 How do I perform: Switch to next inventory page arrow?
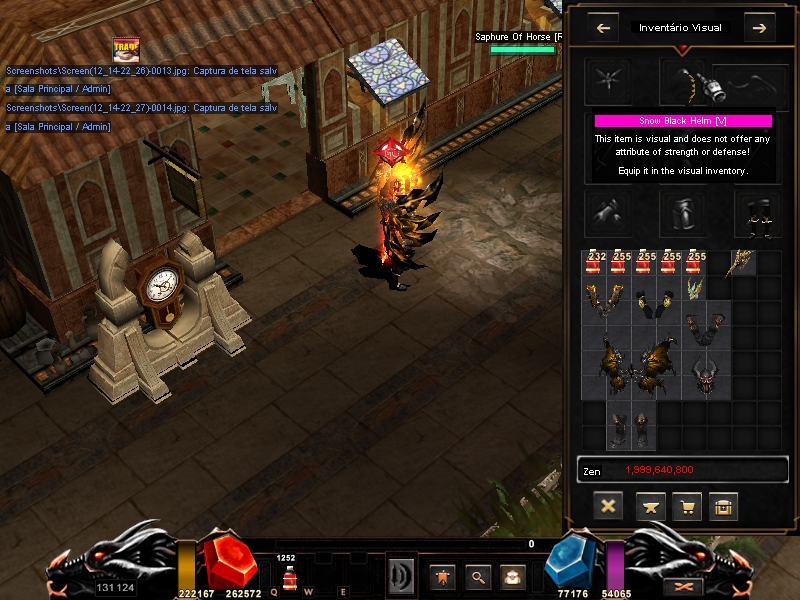pyautogui.click(x=759, y=28)
